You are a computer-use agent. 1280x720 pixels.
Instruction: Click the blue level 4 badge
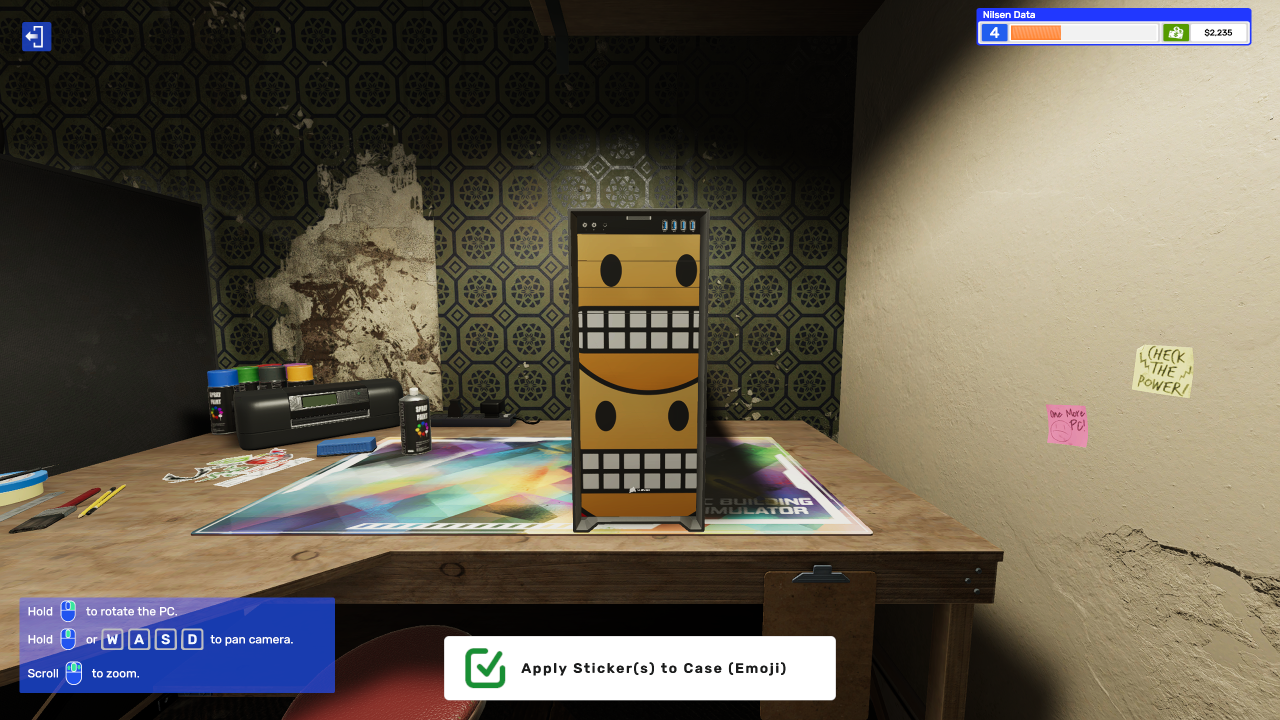pos(993,32)
